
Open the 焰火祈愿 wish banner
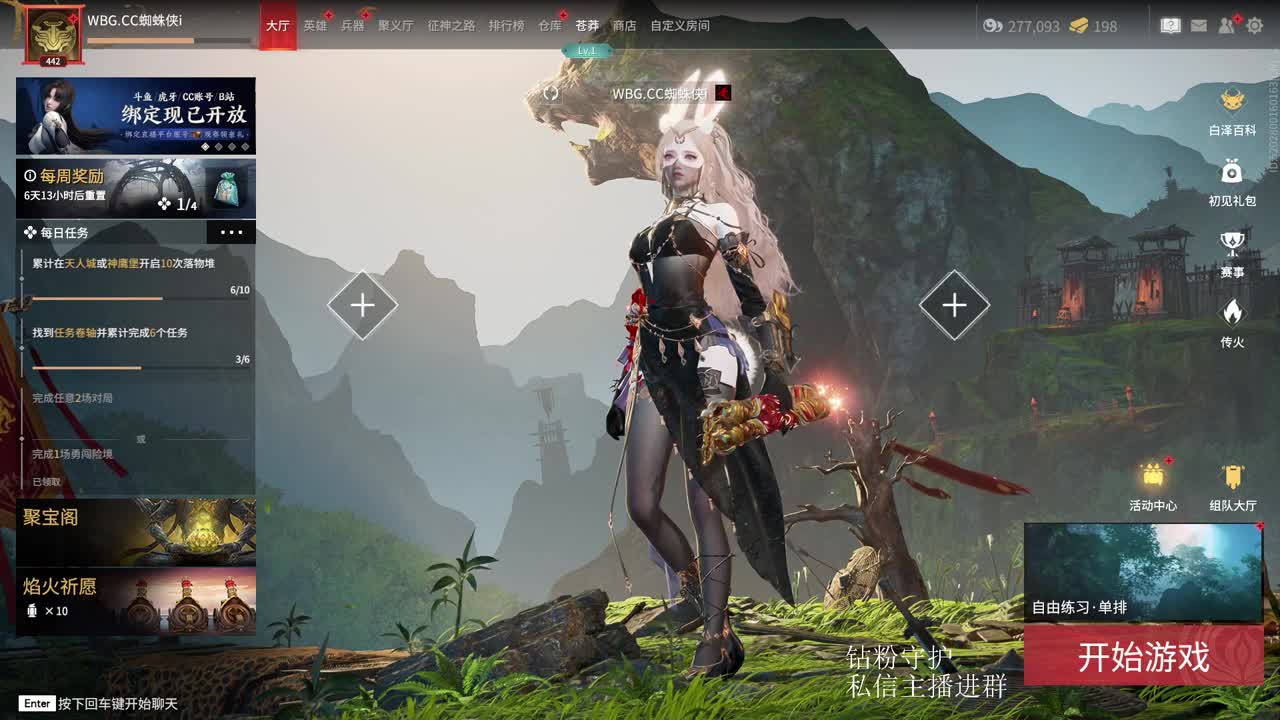pos(136,602)
